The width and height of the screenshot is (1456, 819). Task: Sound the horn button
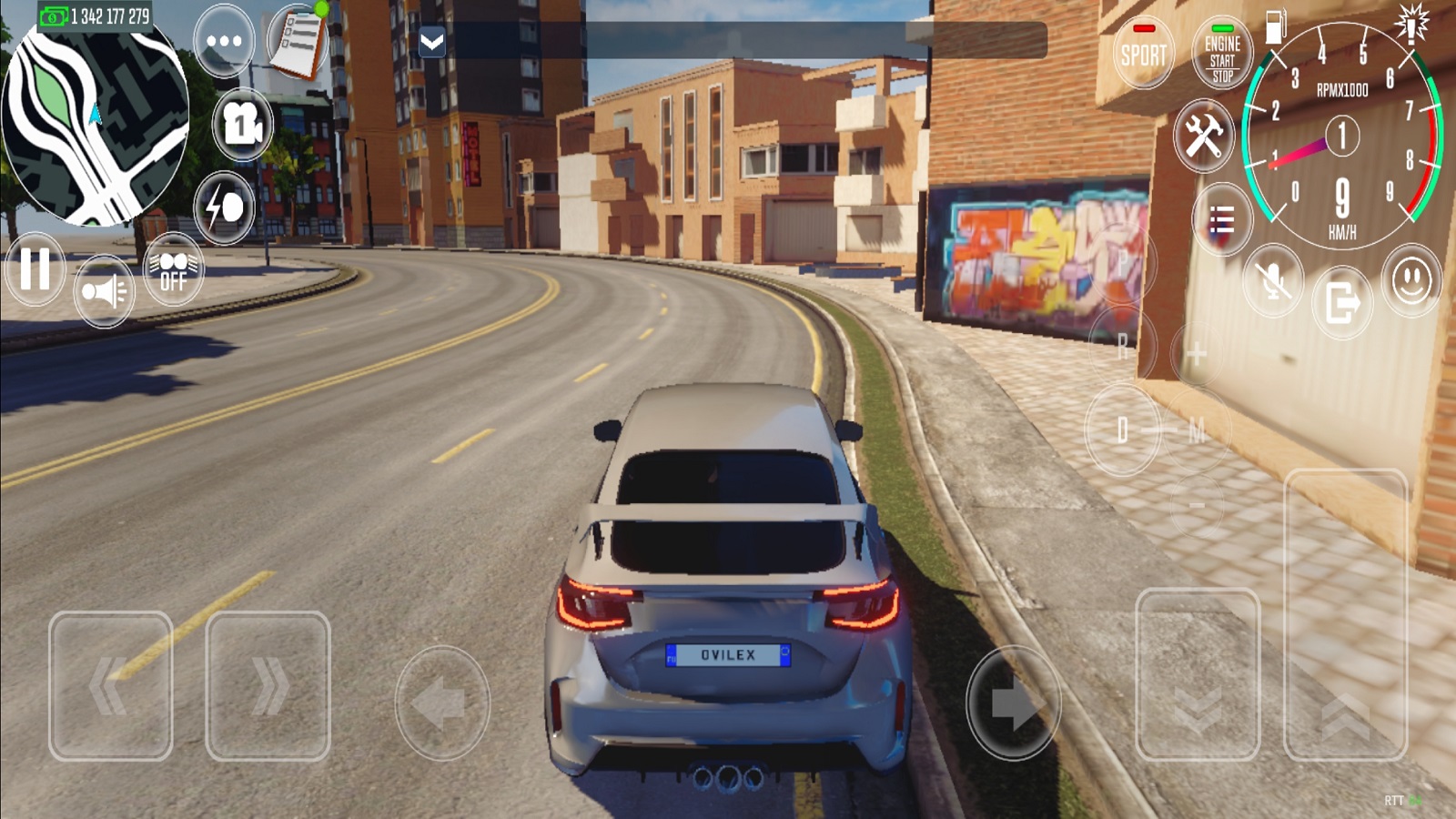(x=104, y=292)
